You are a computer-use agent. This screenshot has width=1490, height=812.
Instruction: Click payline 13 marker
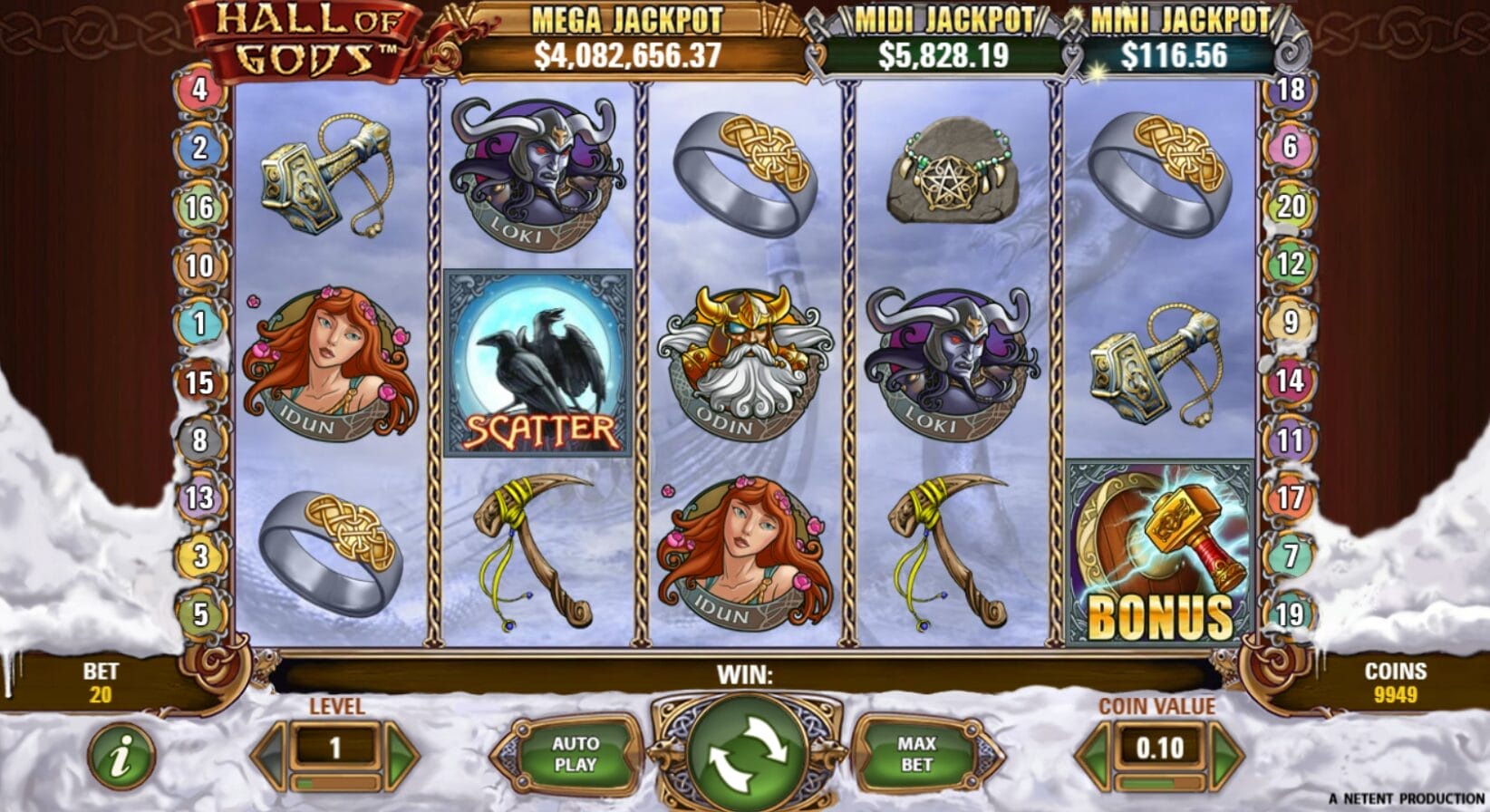199,498
